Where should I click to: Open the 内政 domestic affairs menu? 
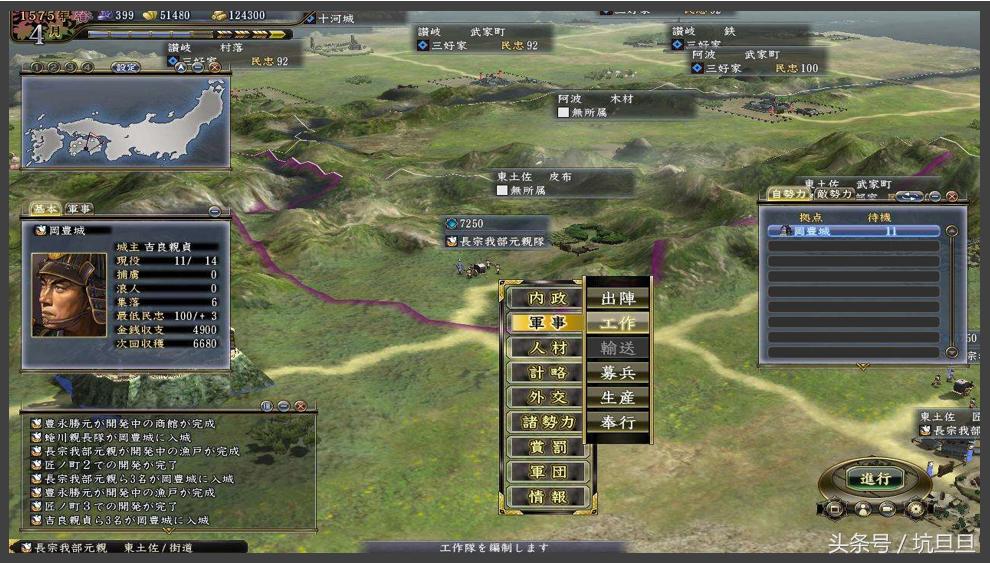[x=547, y=298]
